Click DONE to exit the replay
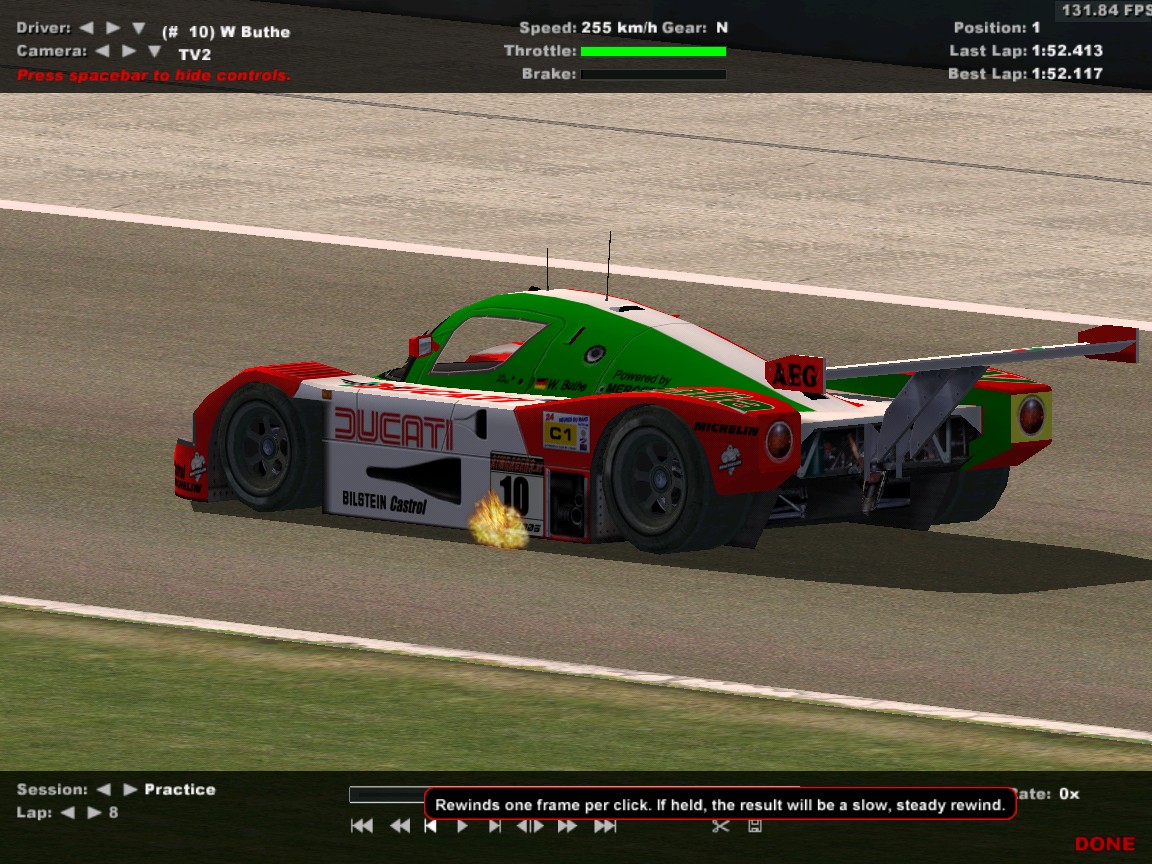 [x=1104, y=844]
